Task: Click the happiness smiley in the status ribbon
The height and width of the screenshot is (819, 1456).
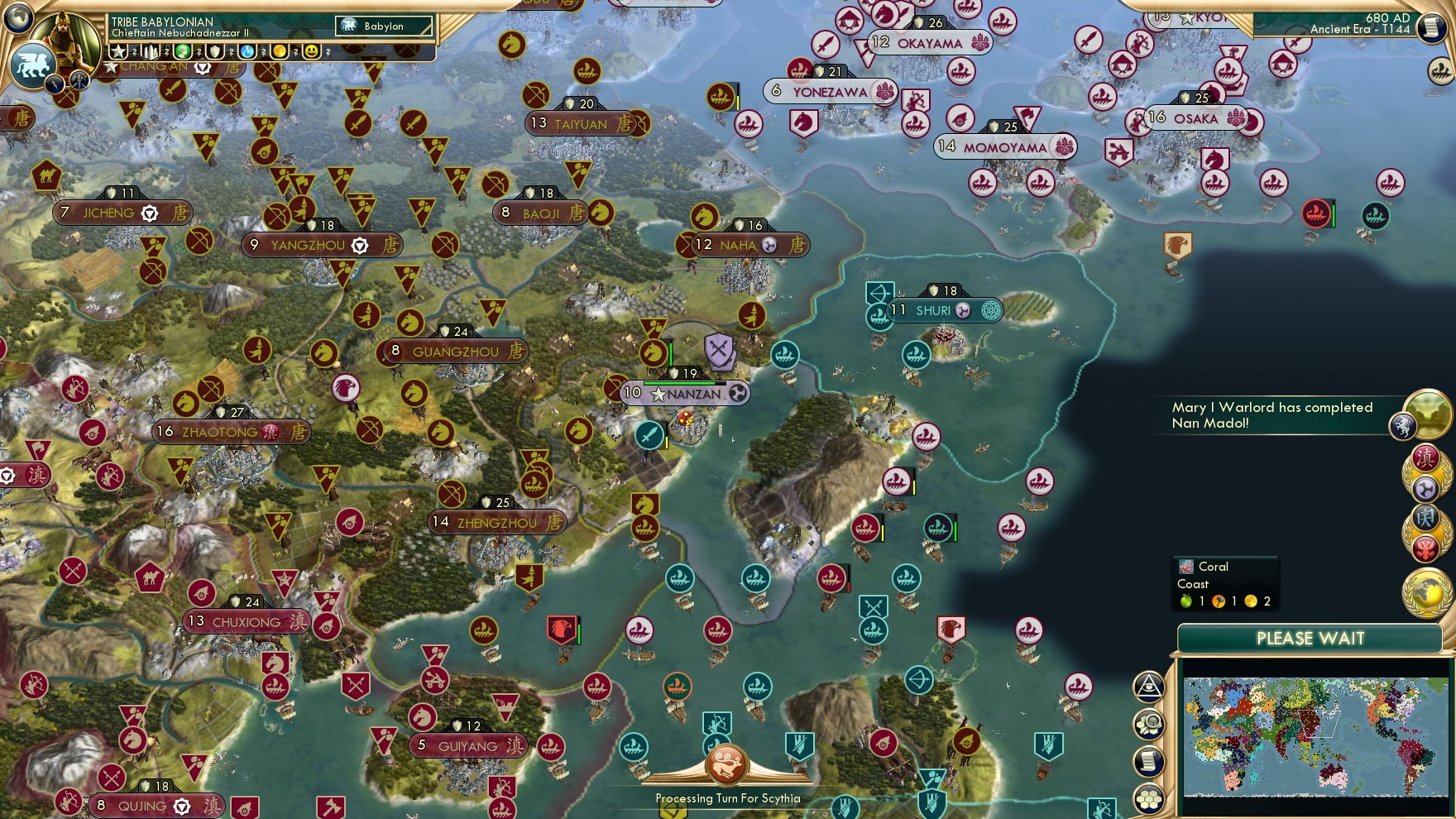Action: pyautogui.click(x=313, y=51)
